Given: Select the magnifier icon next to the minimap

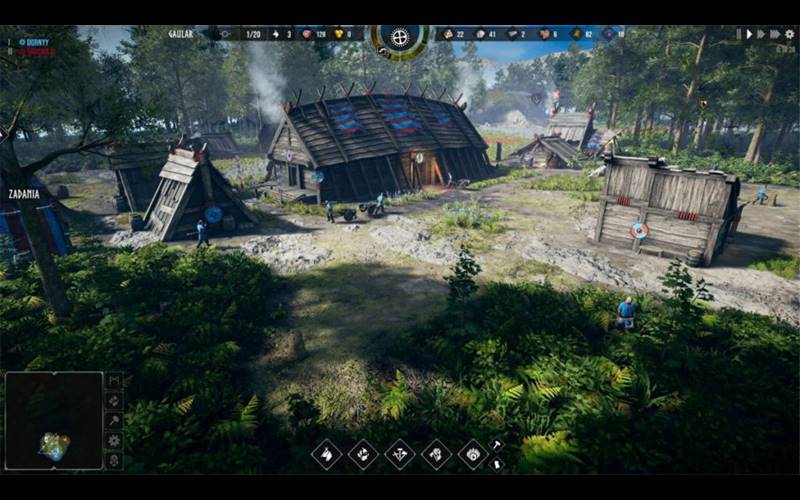Looking at the screenshot, I should pyautogui.click(x=114, y=420).
